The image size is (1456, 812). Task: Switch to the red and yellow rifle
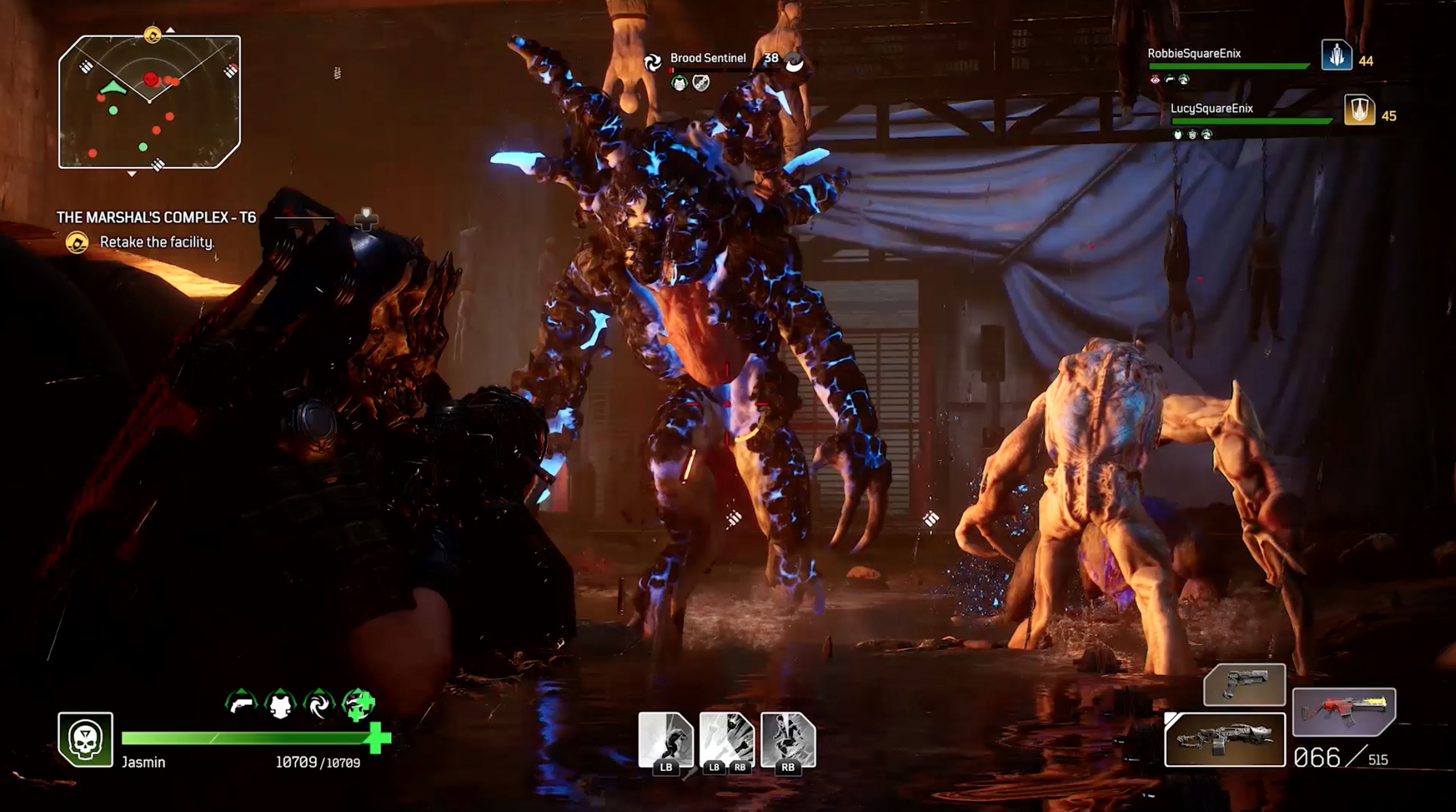[1344, 712]
